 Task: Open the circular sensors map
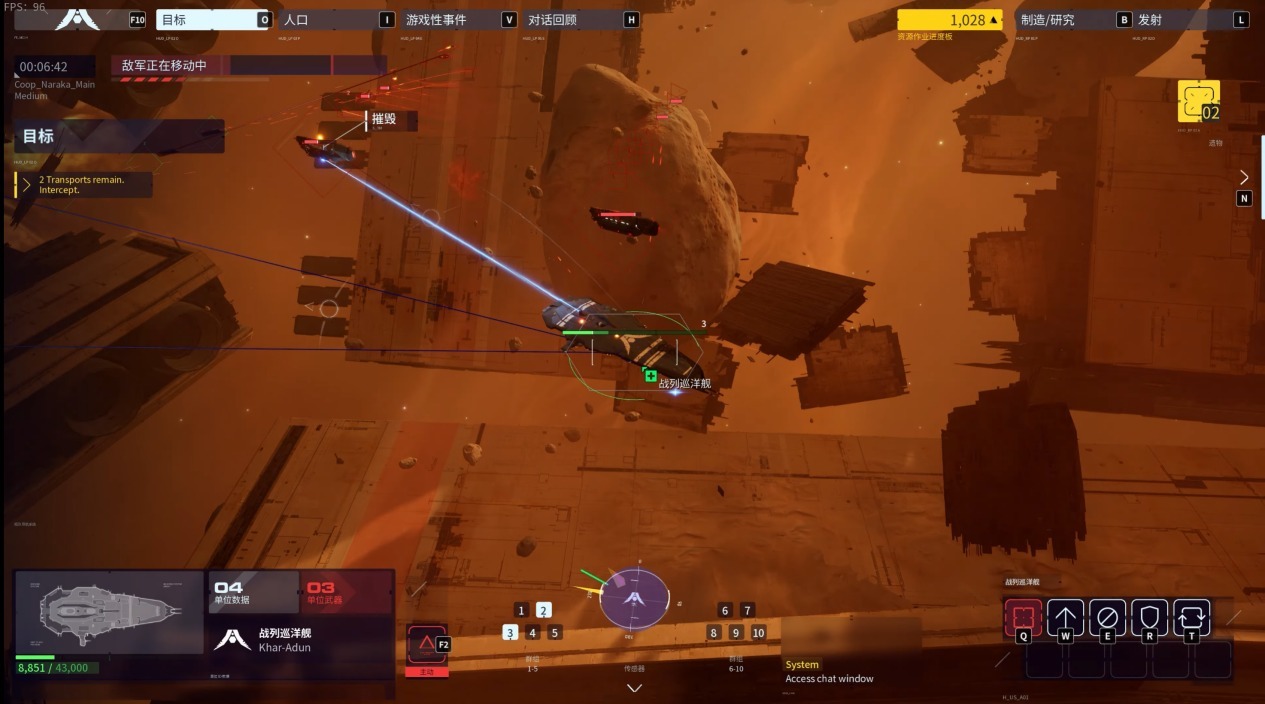(x=633, y=598)
